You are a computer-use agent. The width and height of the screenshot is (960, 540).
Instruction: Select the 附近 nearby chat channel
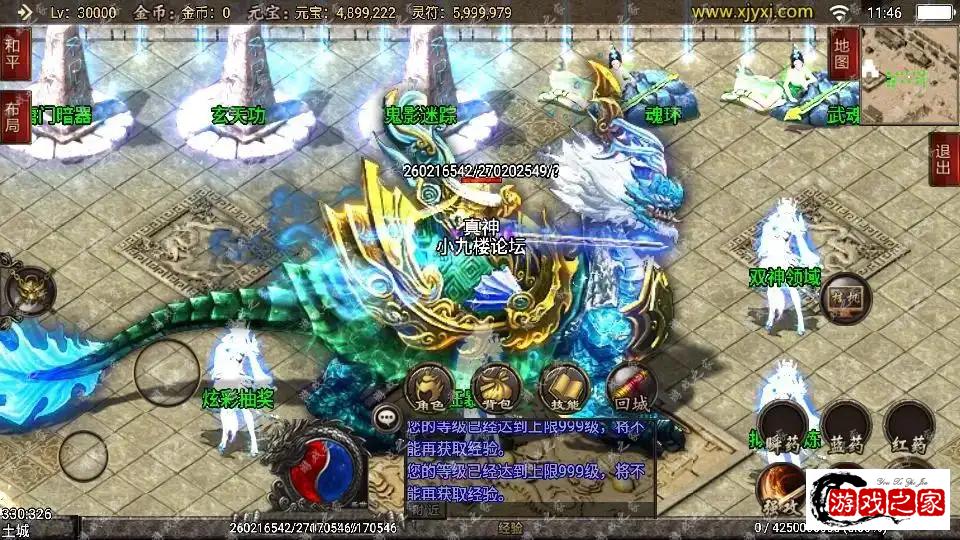point(425,510)
